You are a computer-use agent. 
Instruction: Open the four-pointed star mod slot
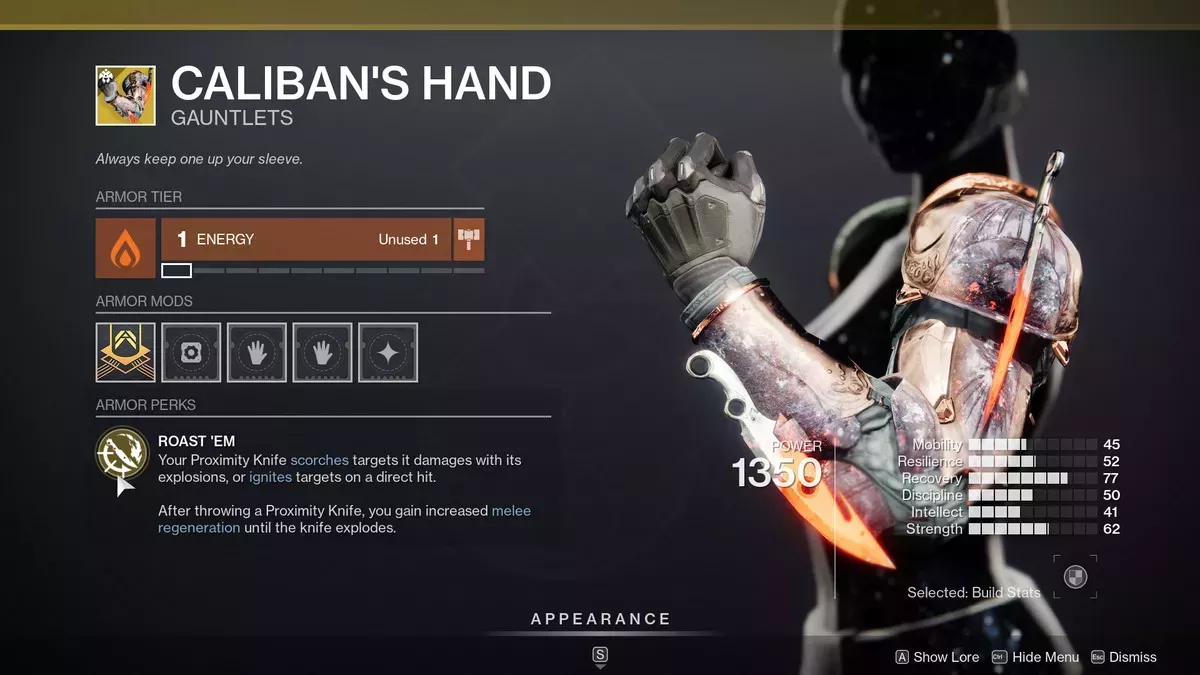point(388,352)
